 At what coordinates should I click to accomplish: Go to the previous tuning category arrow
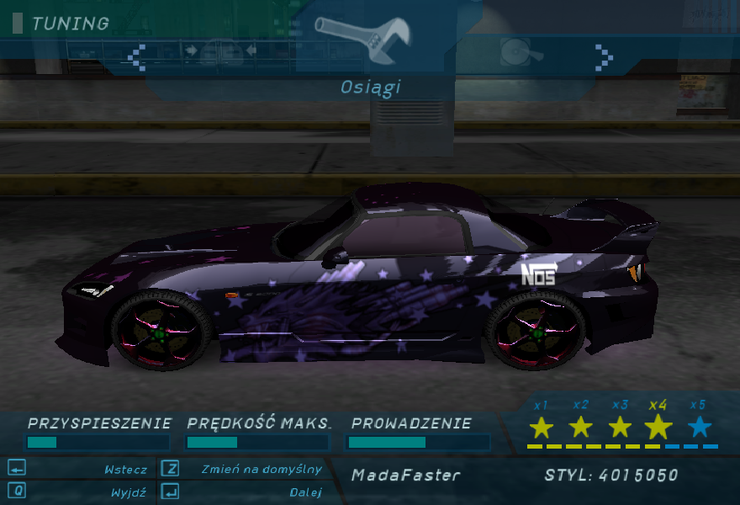coord(138,55)
